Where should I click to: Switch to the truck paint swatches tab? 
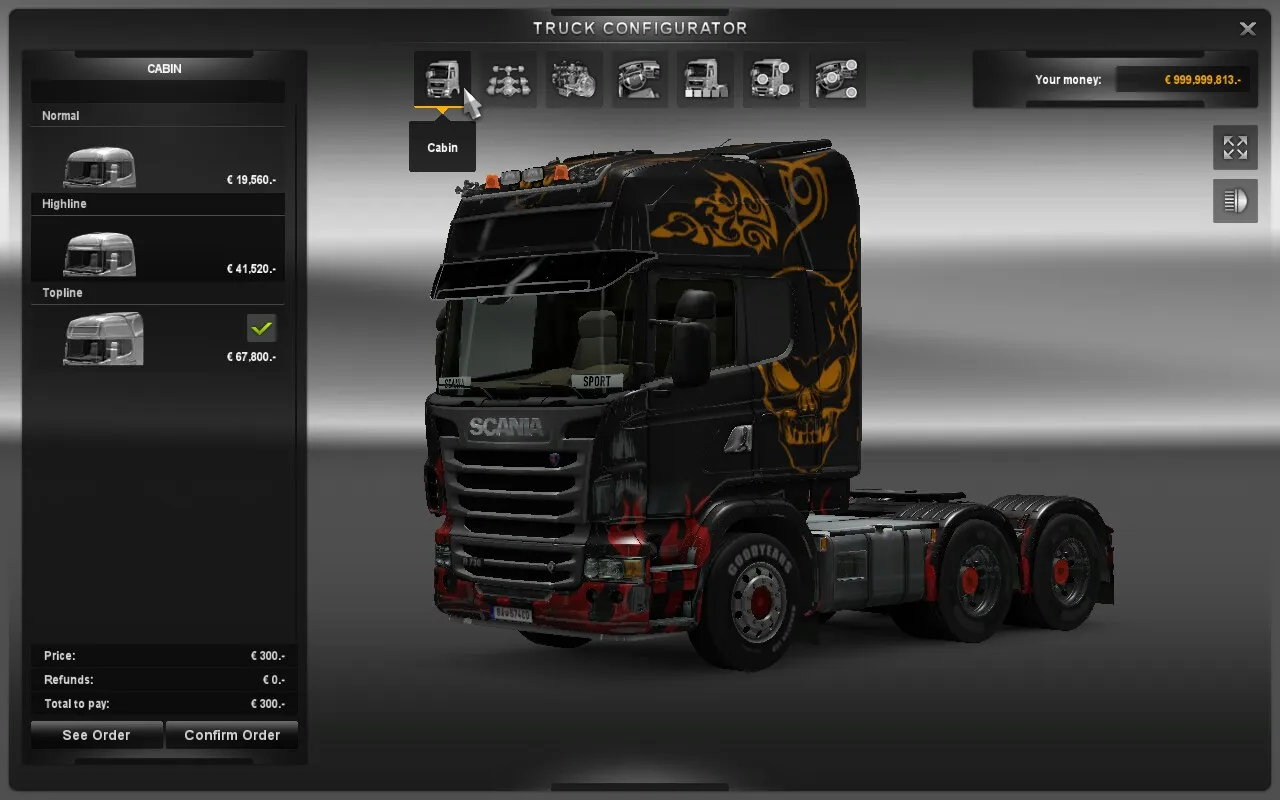click(706, 79)
